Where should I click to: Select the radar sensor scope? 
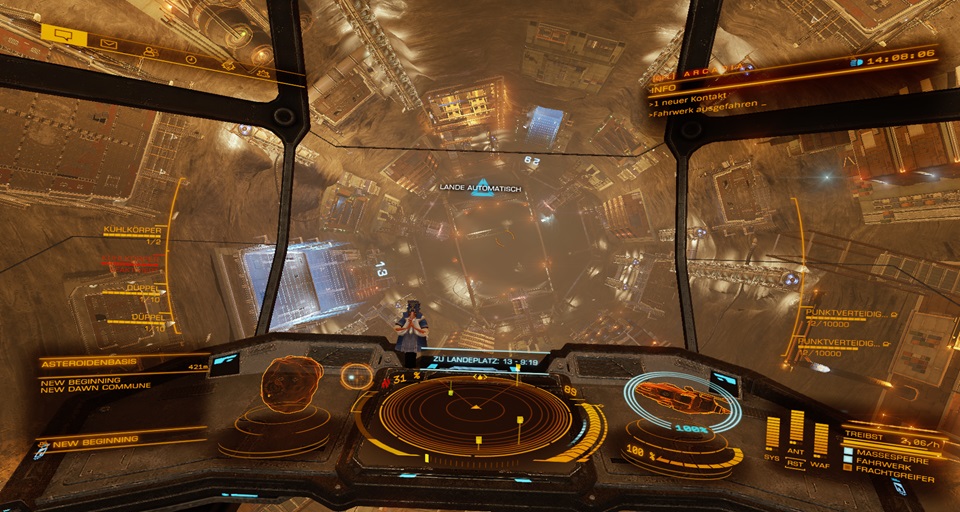[x=475, y=408]
